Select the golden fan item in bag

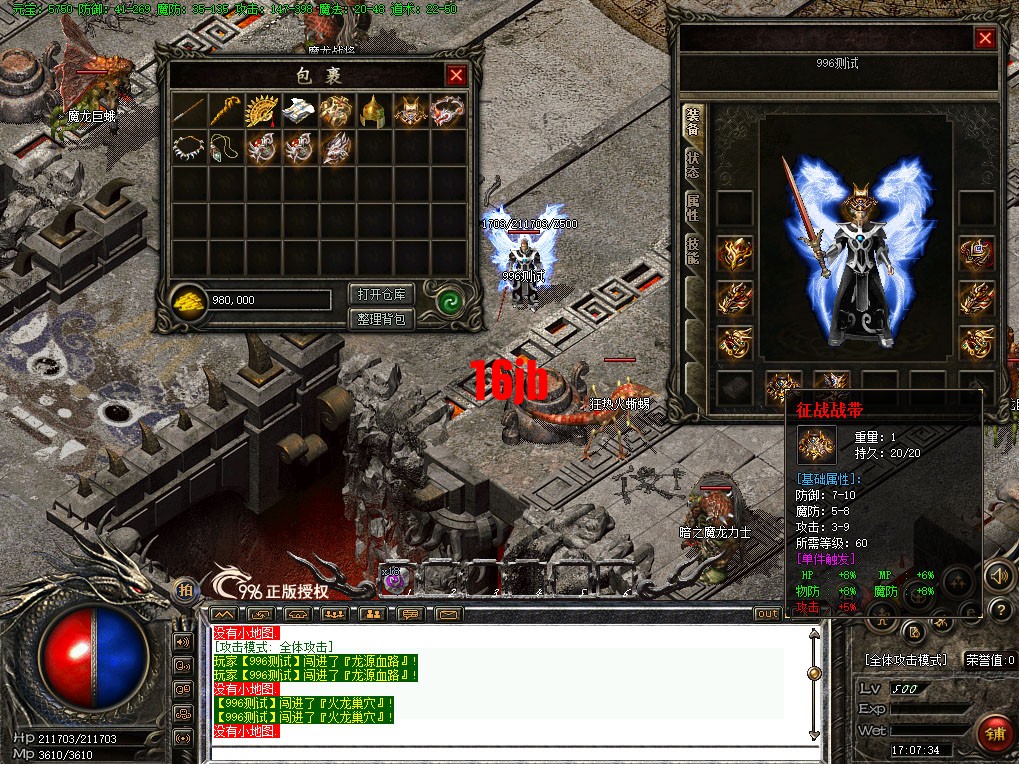tap(263, 111)
